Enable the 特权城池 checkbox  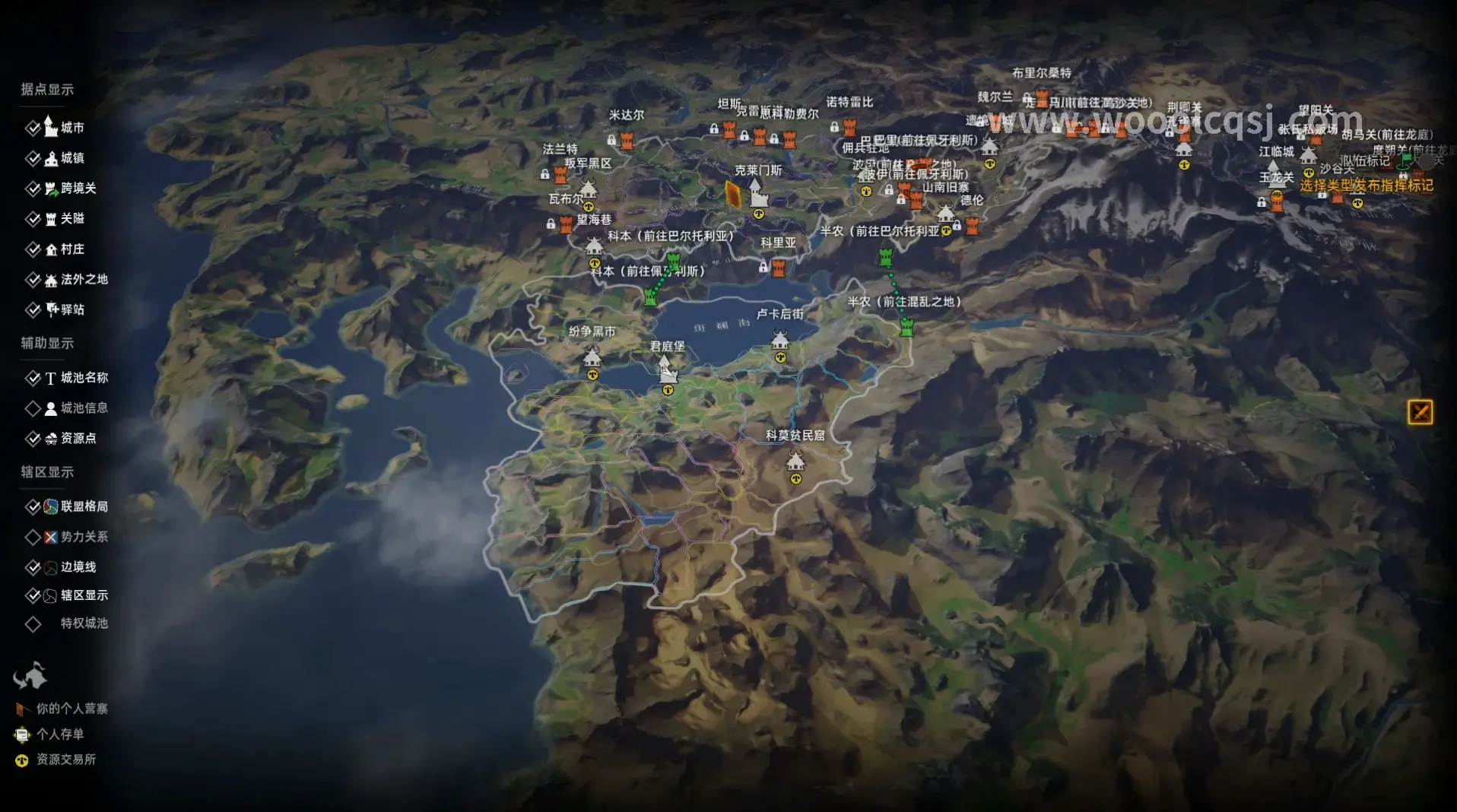click(33, 624)
